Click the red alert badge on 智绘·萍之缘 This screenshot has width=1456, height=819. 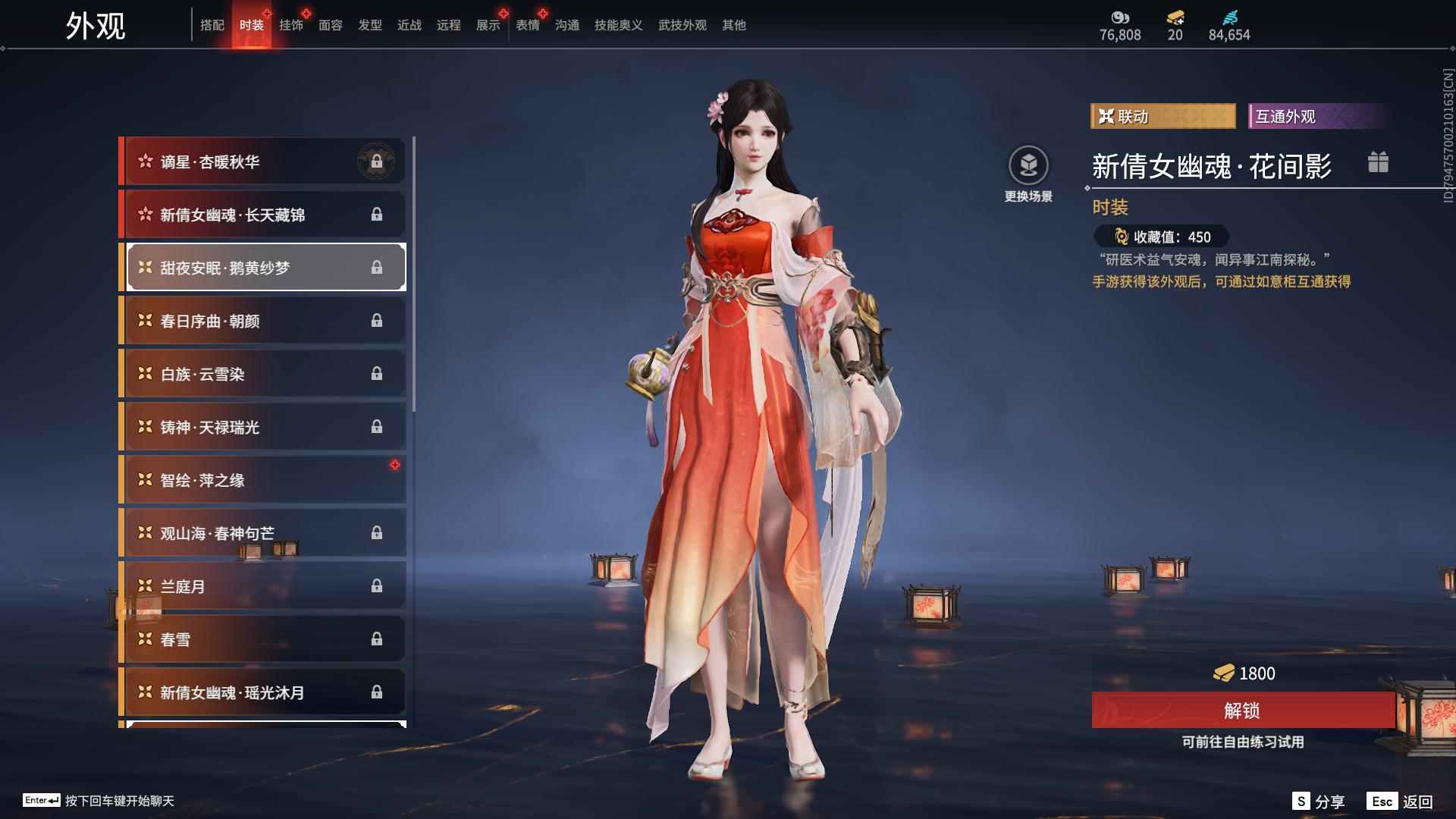396,466
